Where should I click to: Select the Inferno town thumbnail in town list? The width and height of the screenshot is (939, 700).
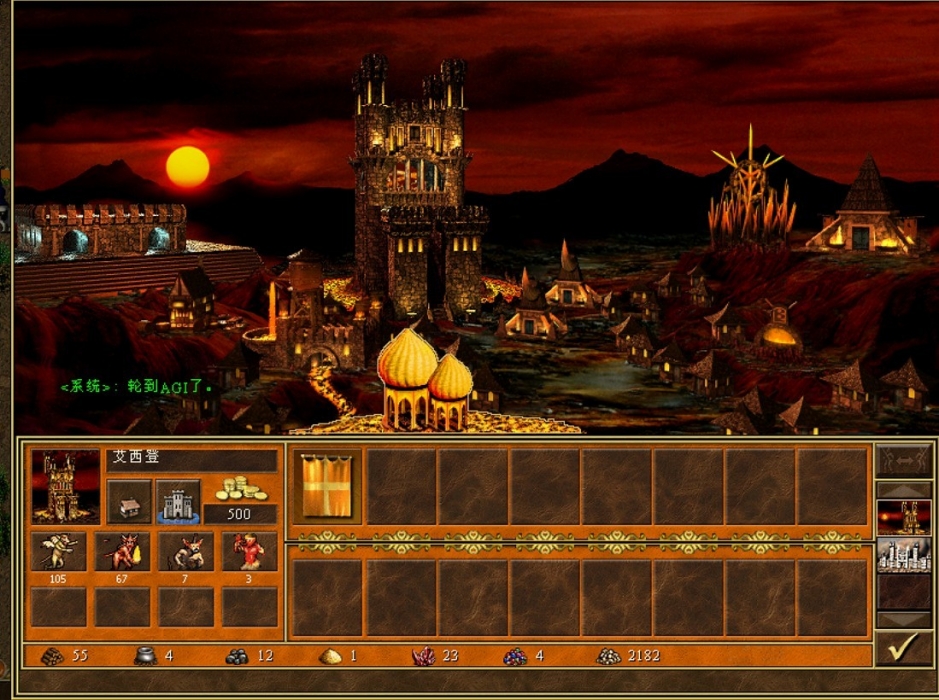pyautogui.click(x=903, y=517)
